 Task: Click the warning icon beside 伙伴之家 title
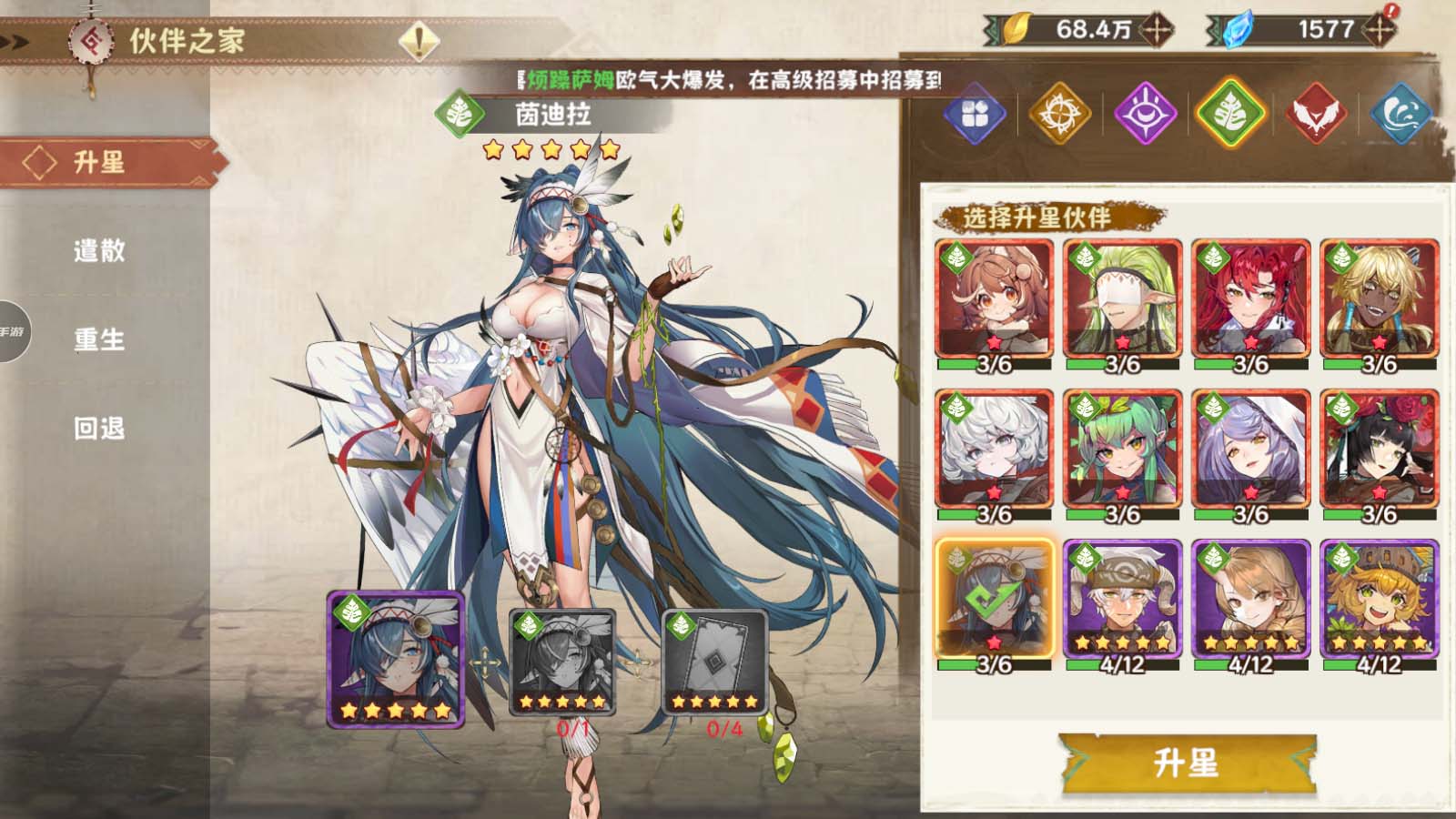click(417, 40)
